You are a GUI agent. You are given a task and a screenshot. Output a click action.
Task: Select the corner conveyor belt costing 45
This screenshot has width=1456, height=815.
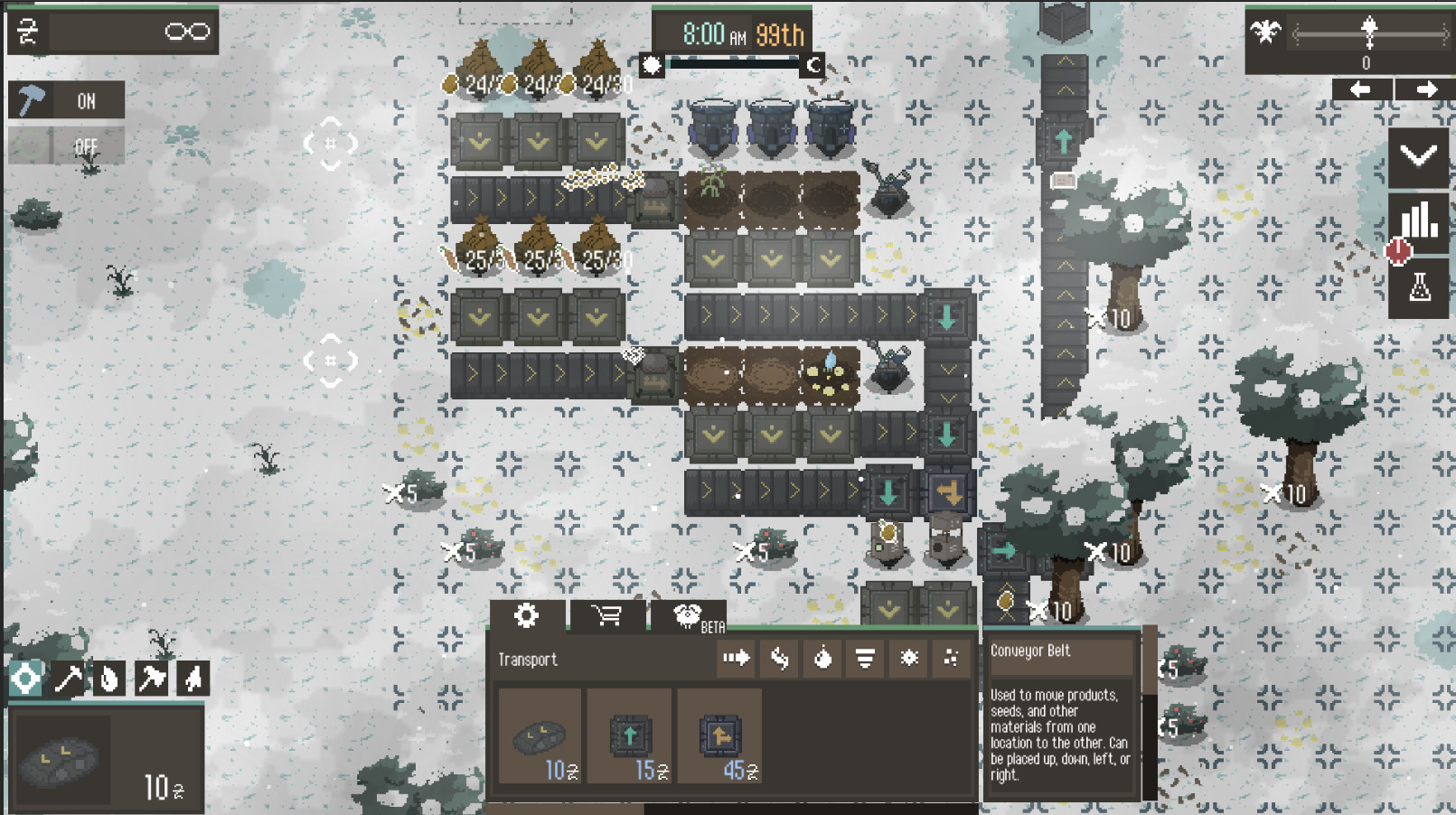[x=719, y=736]
